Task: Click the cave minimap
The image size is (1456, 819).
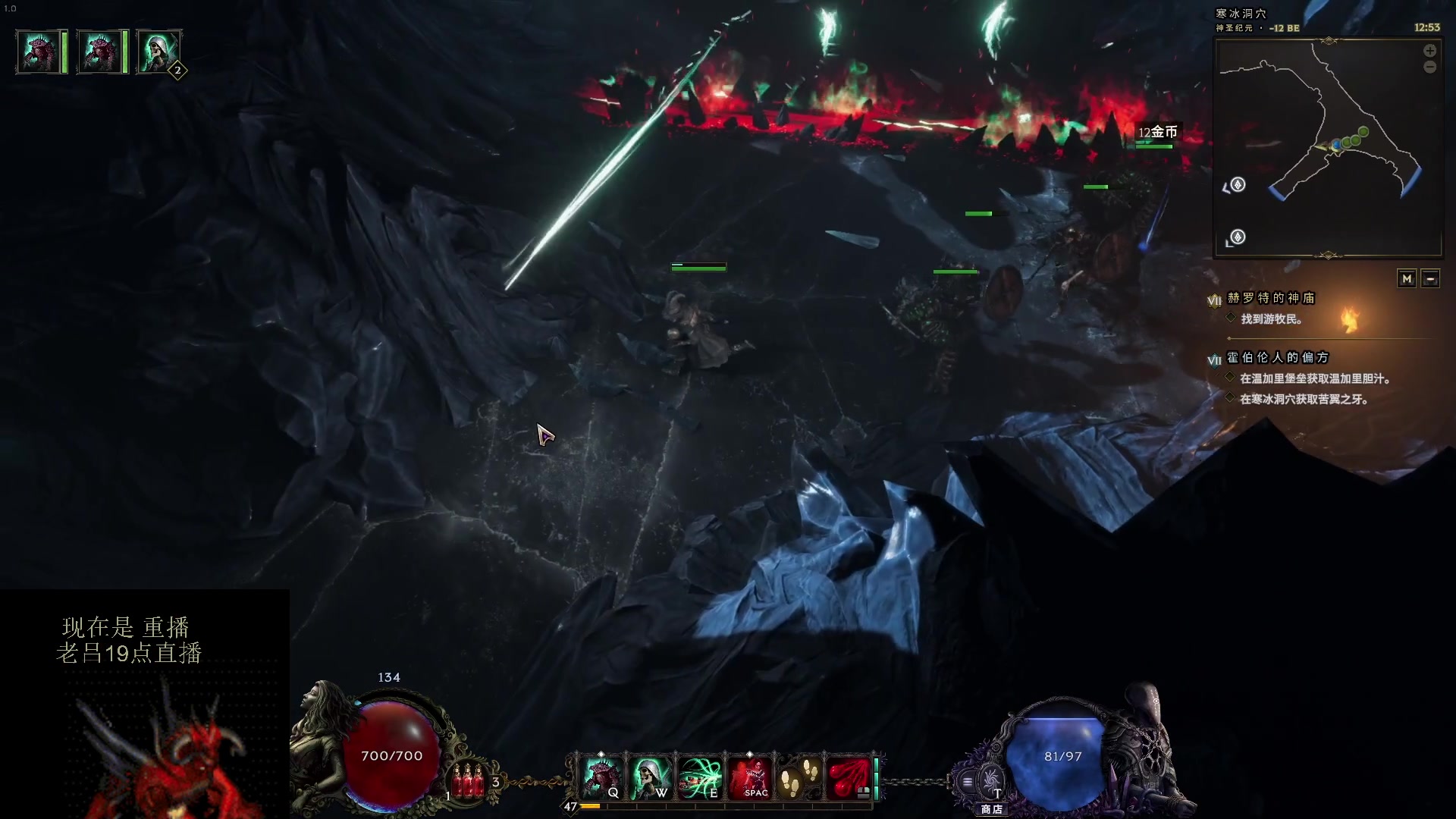Action: point(1327,148)
